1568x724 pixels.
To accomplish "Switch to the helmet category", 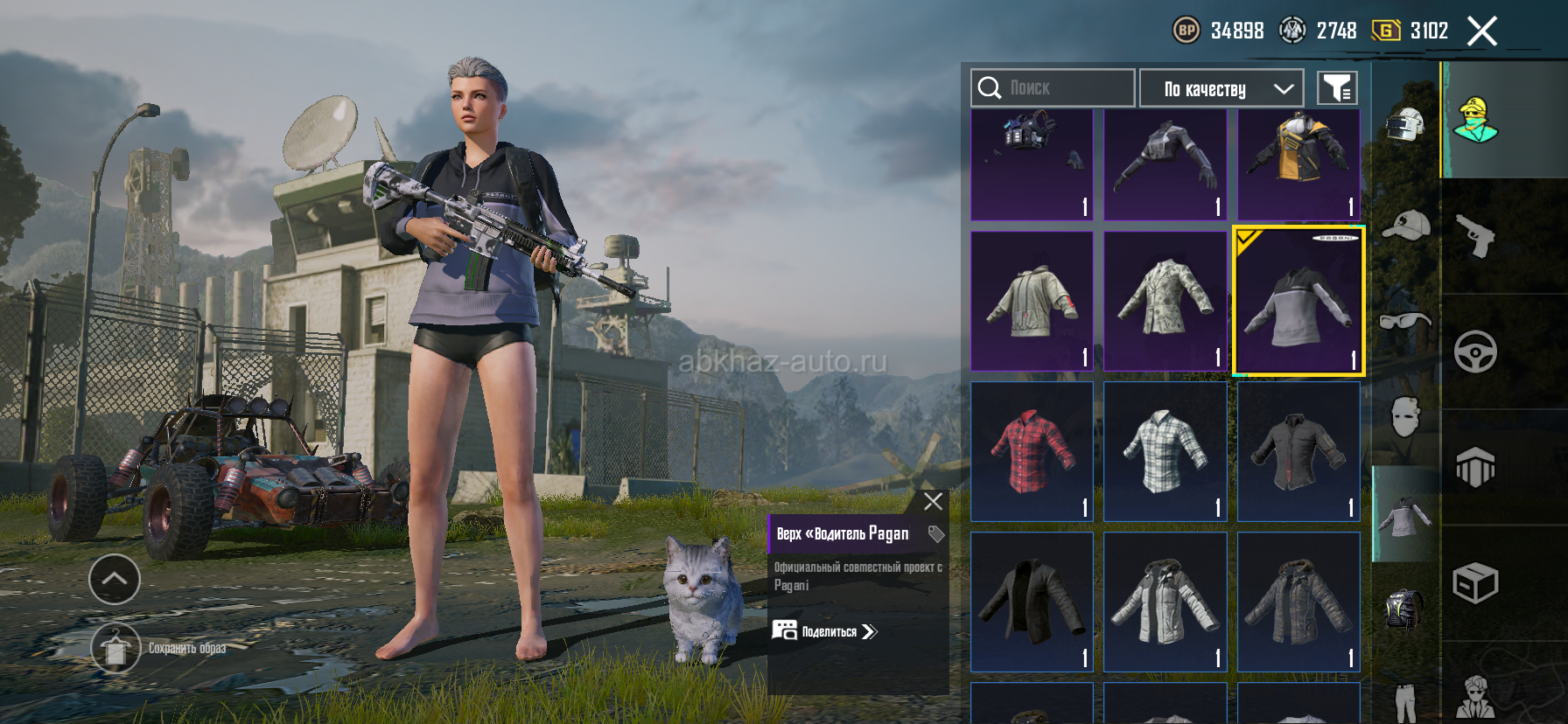I will [1405, 125].
